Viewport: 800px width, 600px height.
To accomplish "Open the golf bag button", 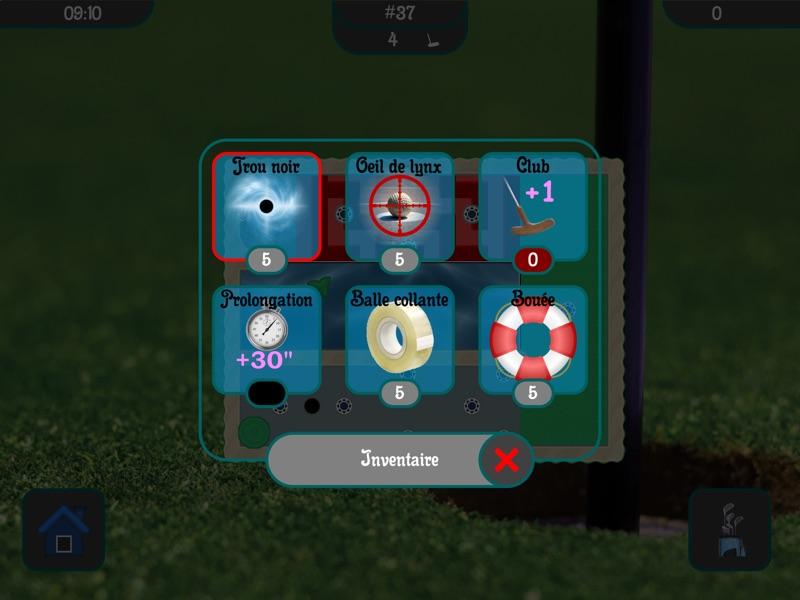I will point(729,529).
